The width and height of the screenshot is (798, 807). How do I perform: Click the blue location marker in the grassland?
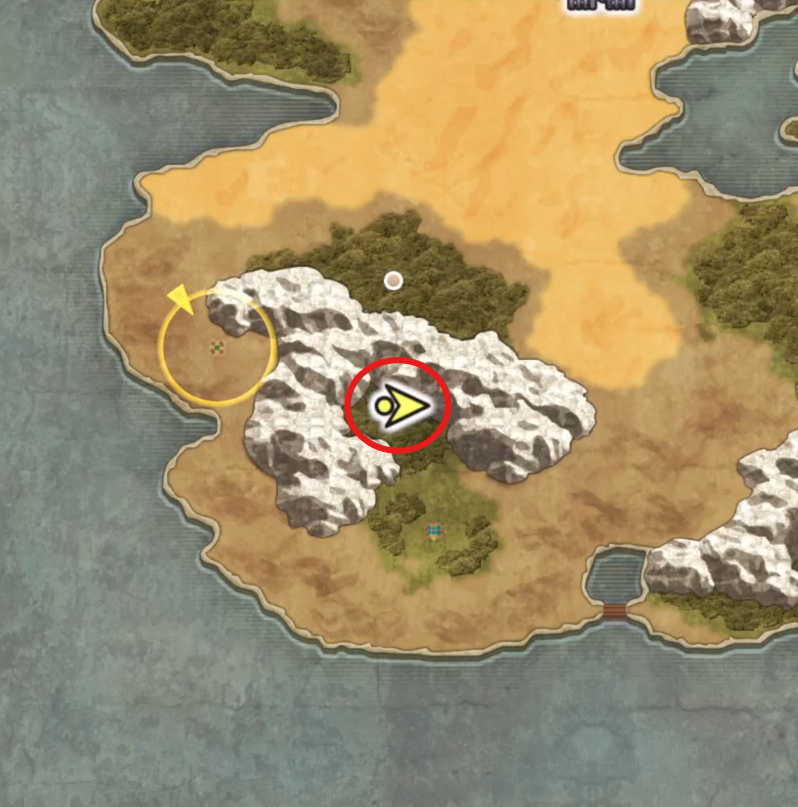pyautogui.click(x=434, y=531)
